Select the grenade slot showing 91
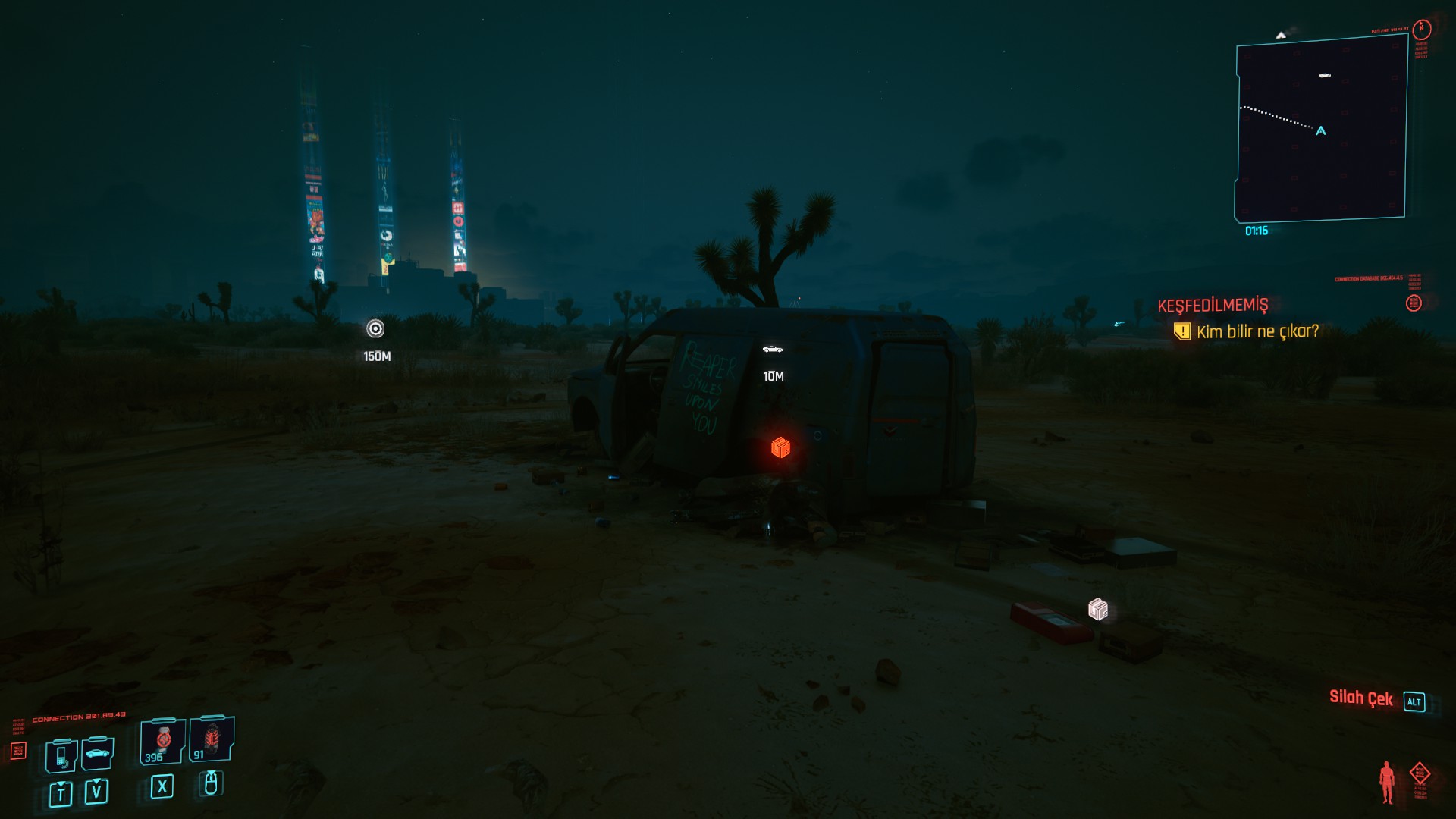Image resolution: width=1456 pixels, height=819 pixels. point(211,739)
